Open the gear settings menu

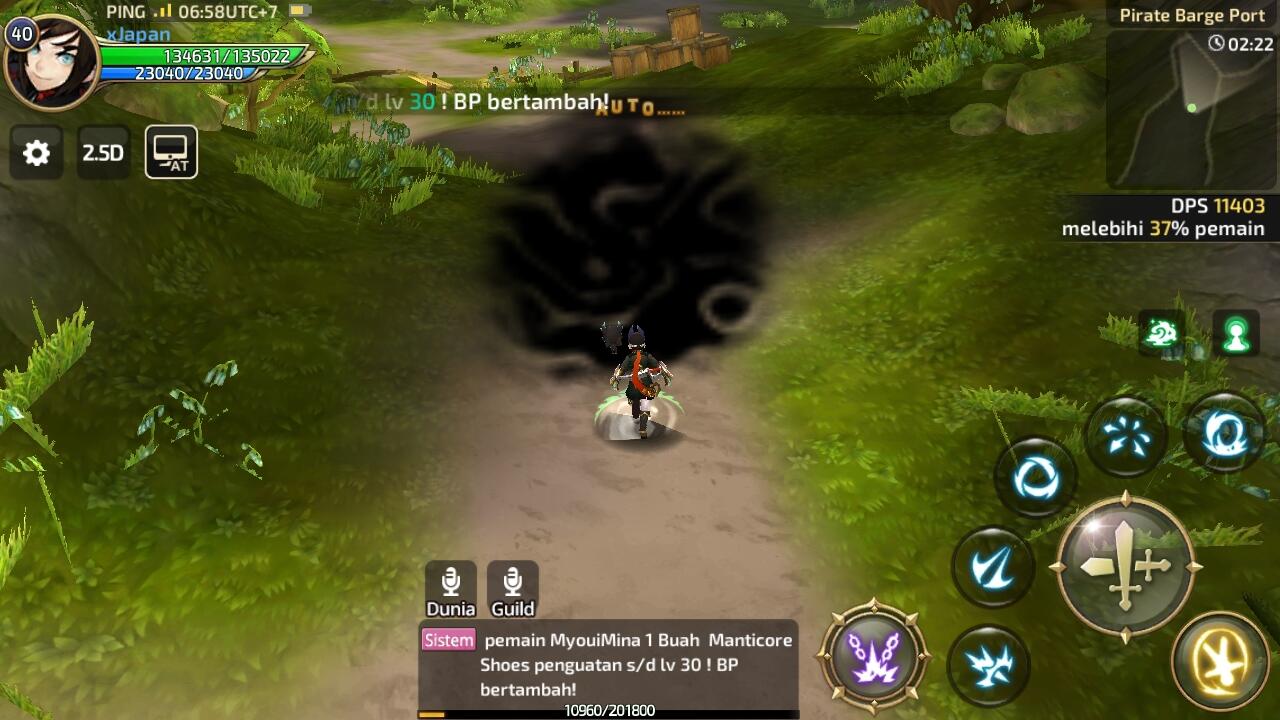(36, 153)
